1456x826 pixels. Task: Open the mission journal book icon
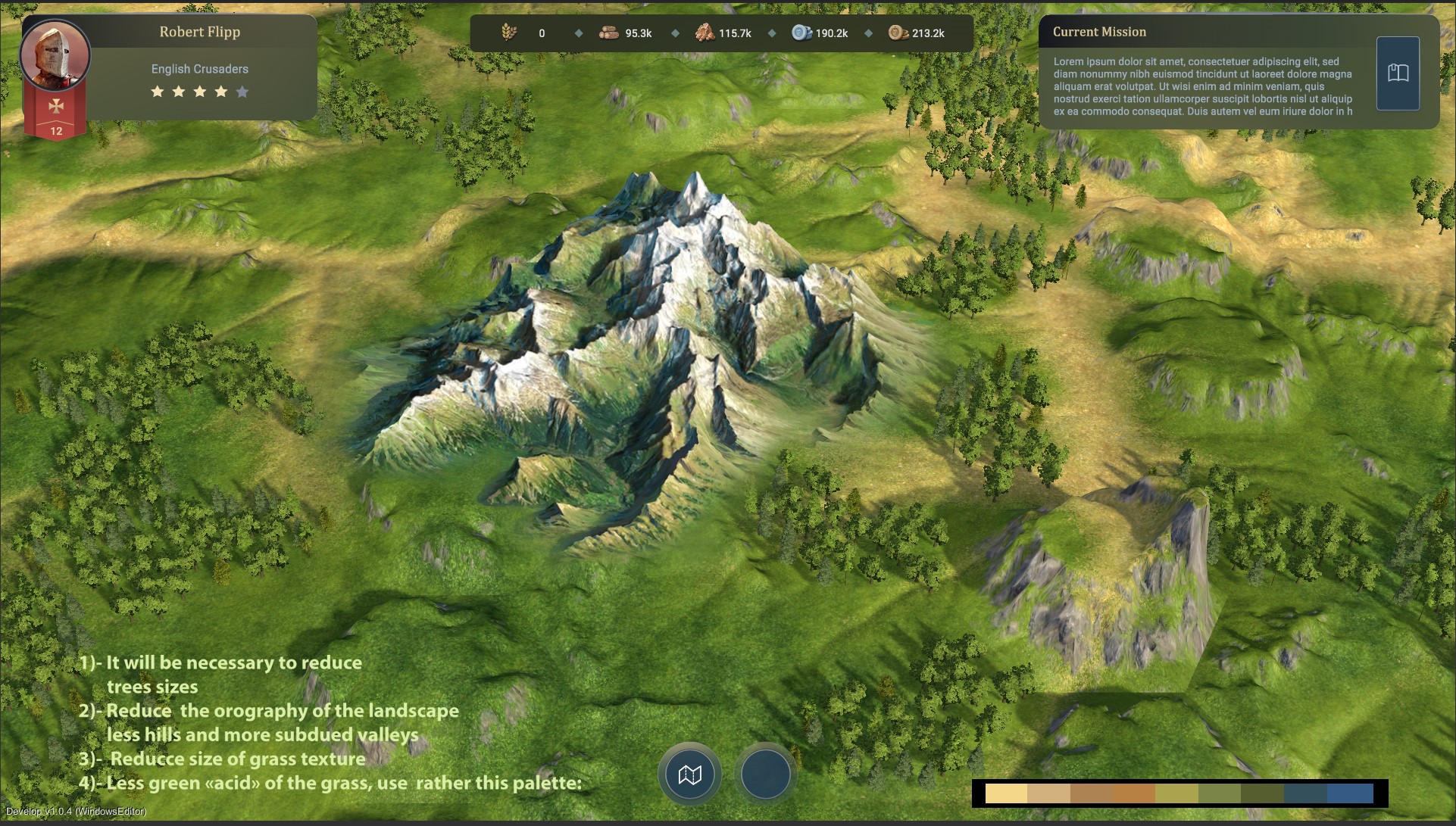coord(1398,73)
